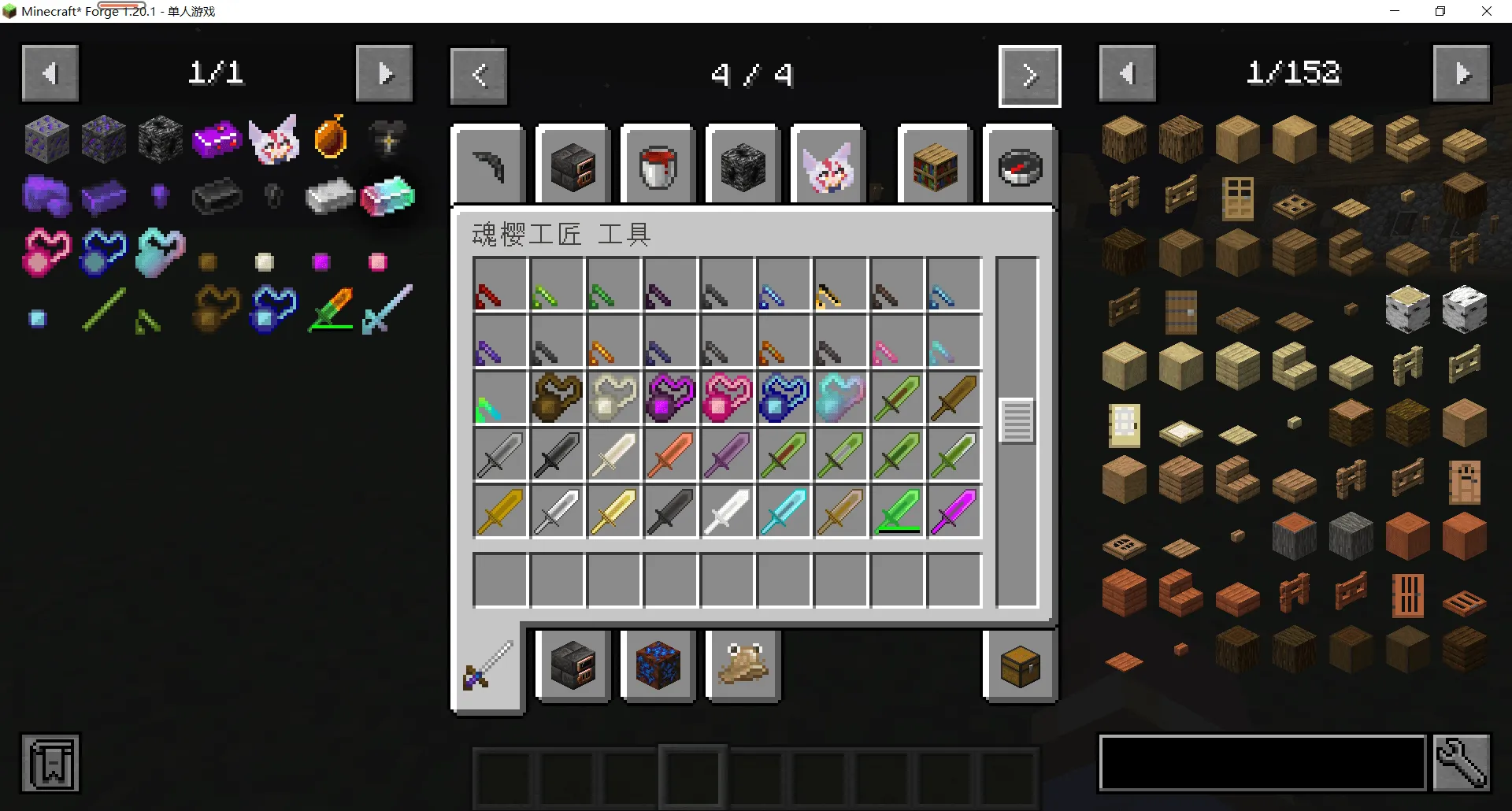Click the next arrow on the 1/1 panel
This screenshot has height=811, width=1512.
click(384, 72)
